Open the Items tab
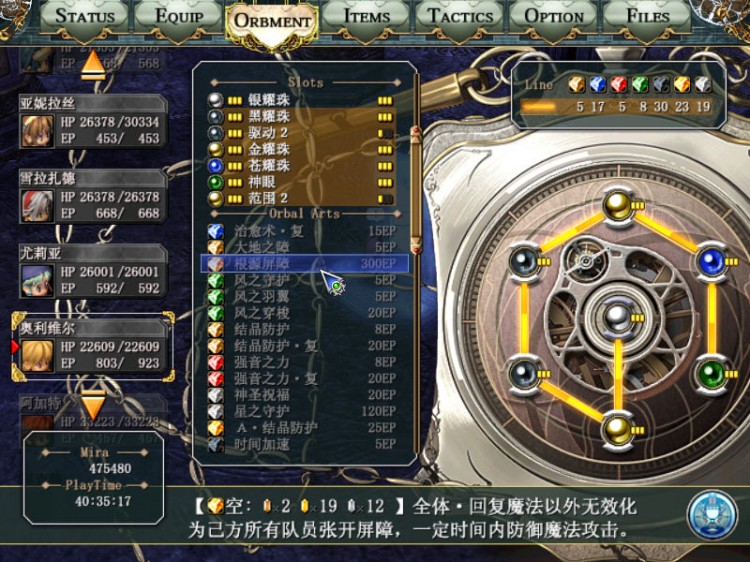The width and height of the screenshot is (750, 562). coord(367,16)
